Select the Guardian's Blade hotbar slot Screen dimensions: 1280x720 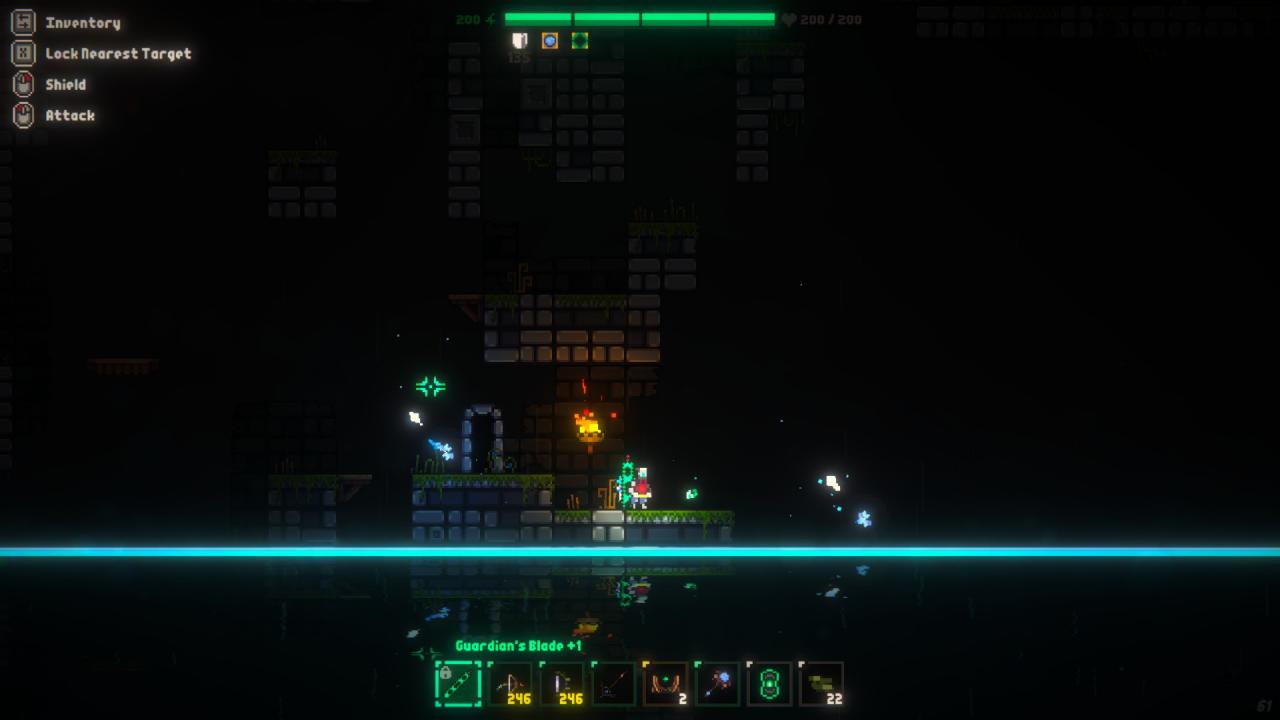click(458, 684)
